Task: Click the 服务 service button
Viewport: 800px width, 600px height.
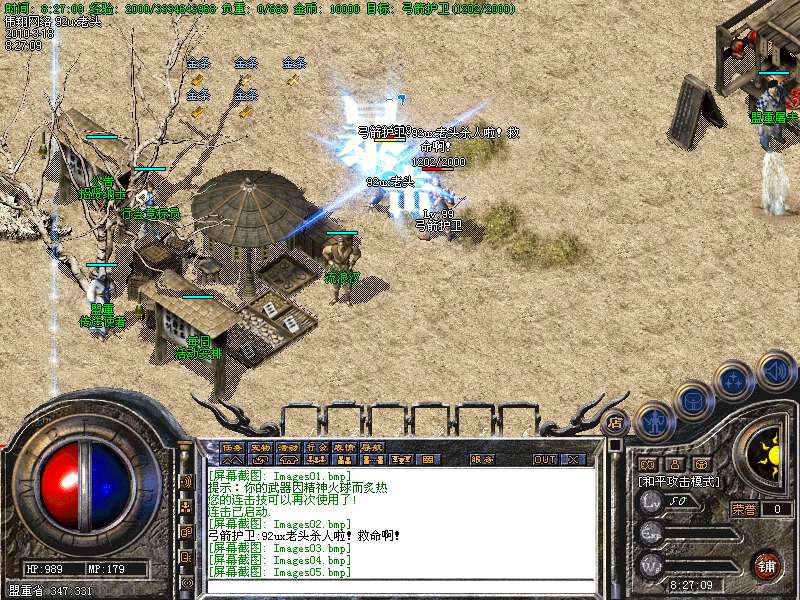Action: (x=482, y=459)
